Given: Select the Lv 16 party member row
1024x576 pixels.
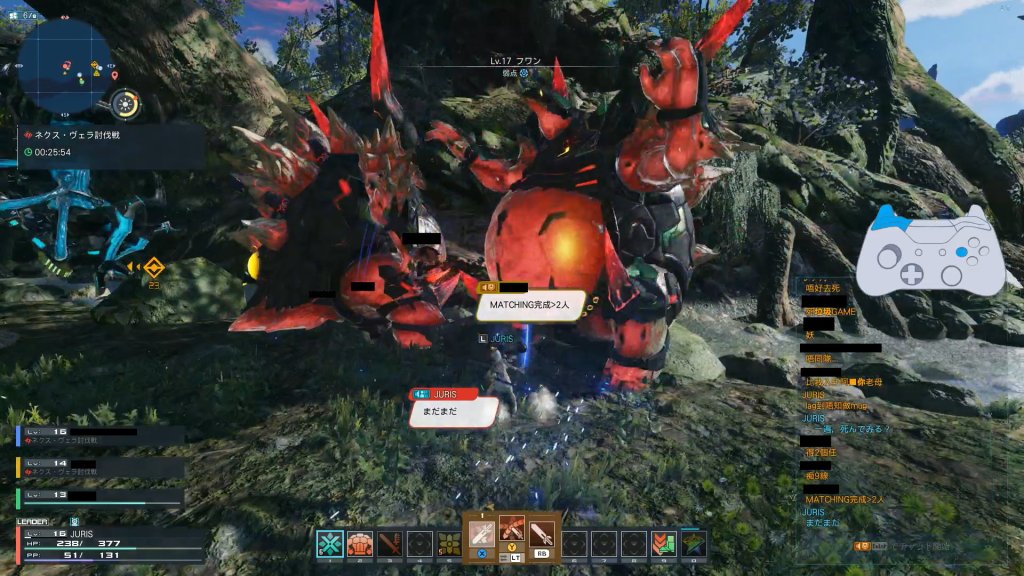Looking at the screenshot, I should [x=100, y=435].
